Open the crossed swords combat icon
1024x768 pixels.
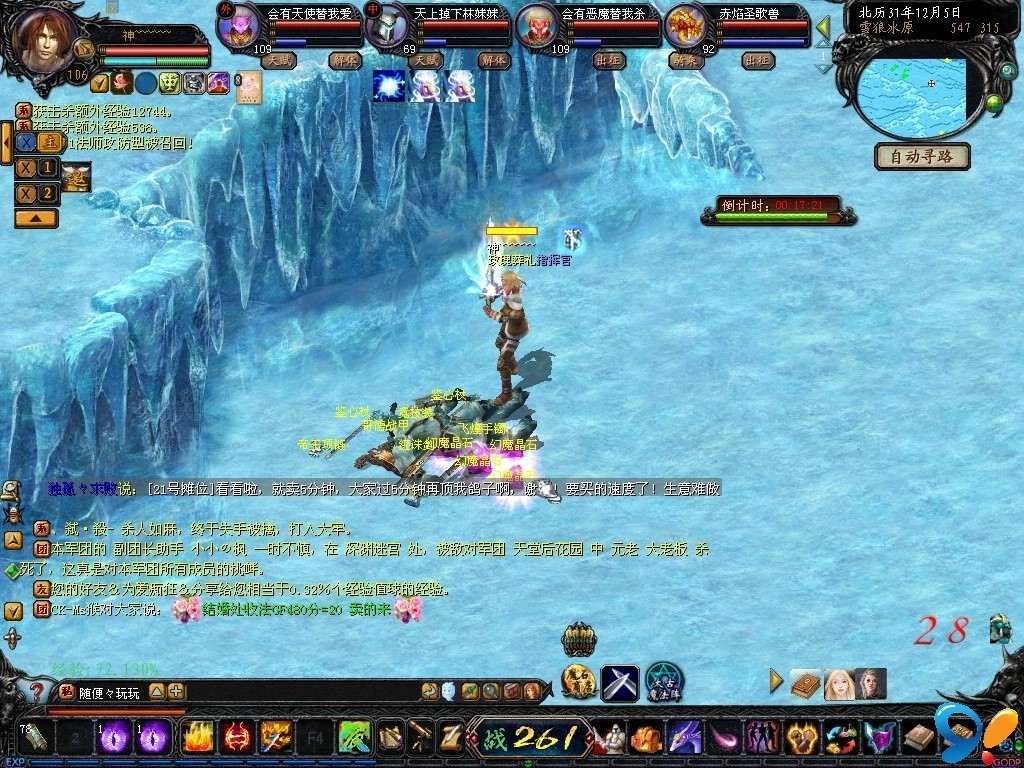(619, 683)
